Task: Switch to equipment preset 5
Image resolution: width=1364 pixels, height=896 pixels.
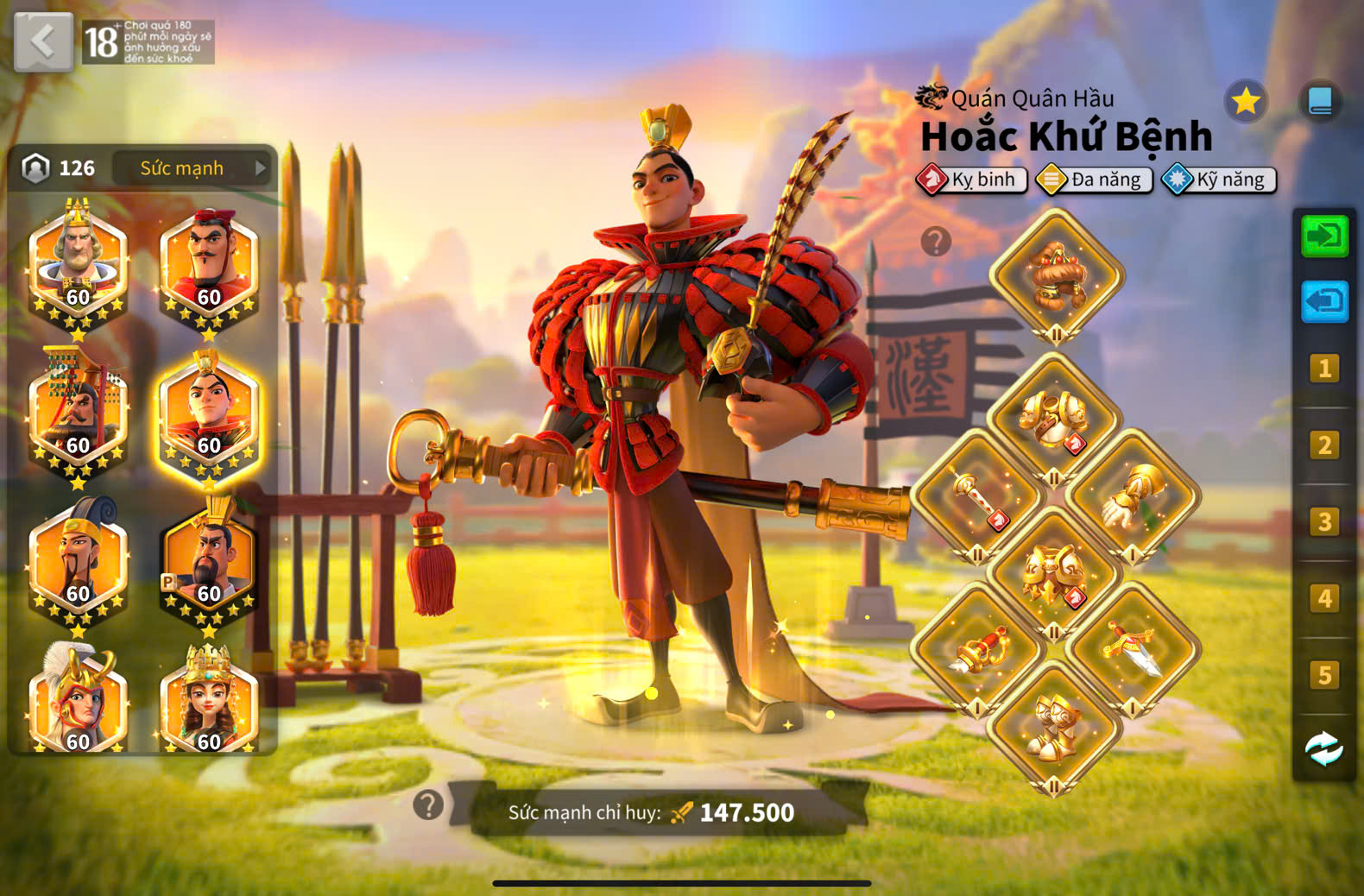Action: pos(1324,675)
